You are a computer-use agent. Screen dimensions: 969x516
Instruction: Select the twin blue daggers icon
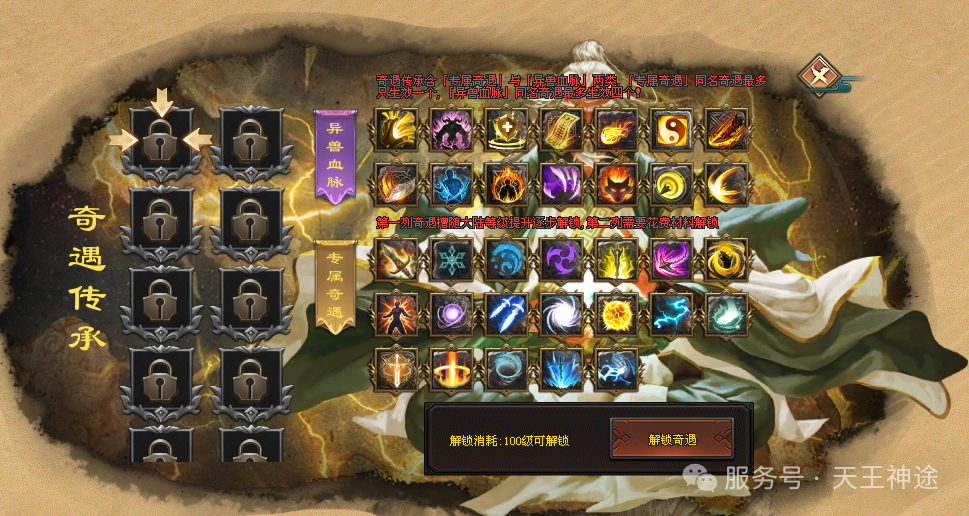[506, 314]
